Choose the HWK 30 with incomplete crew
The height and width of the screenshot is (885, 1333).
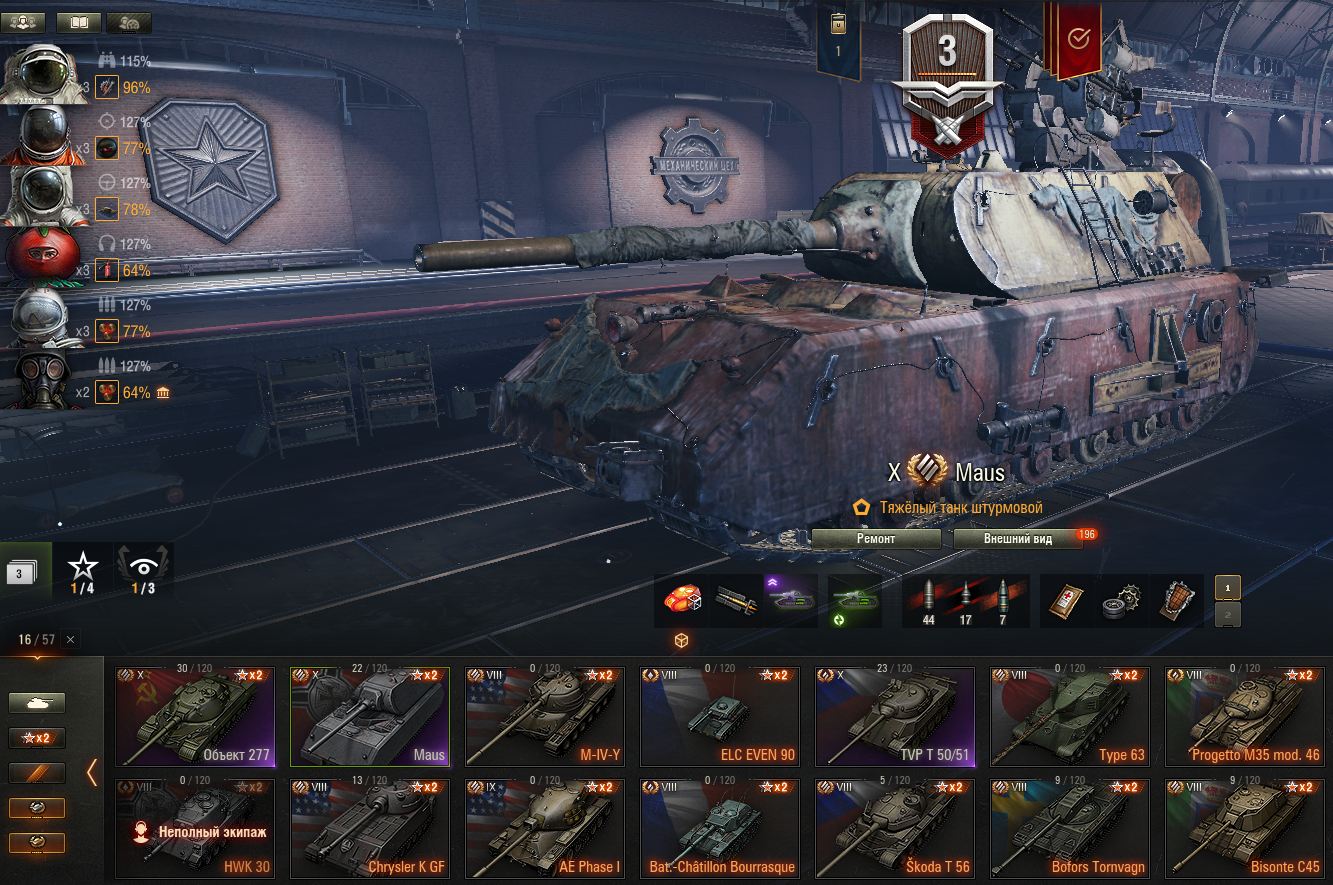point(195,828)
